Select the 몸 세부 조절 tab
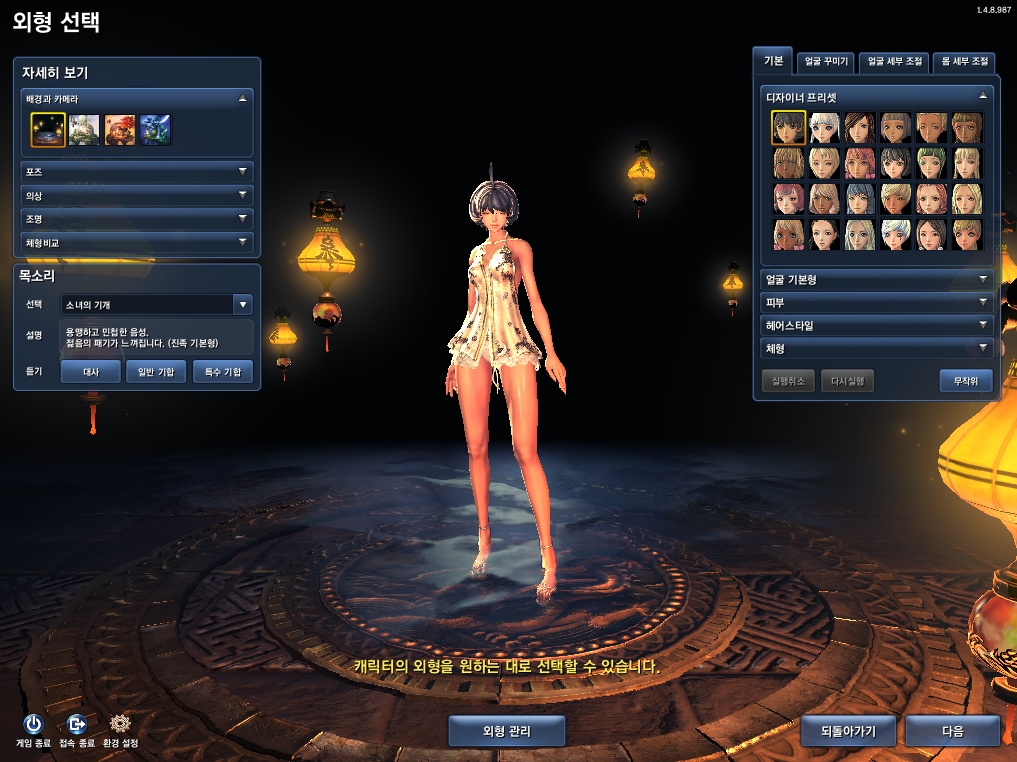Screen dimensions: 1017x762 [964, 62]
